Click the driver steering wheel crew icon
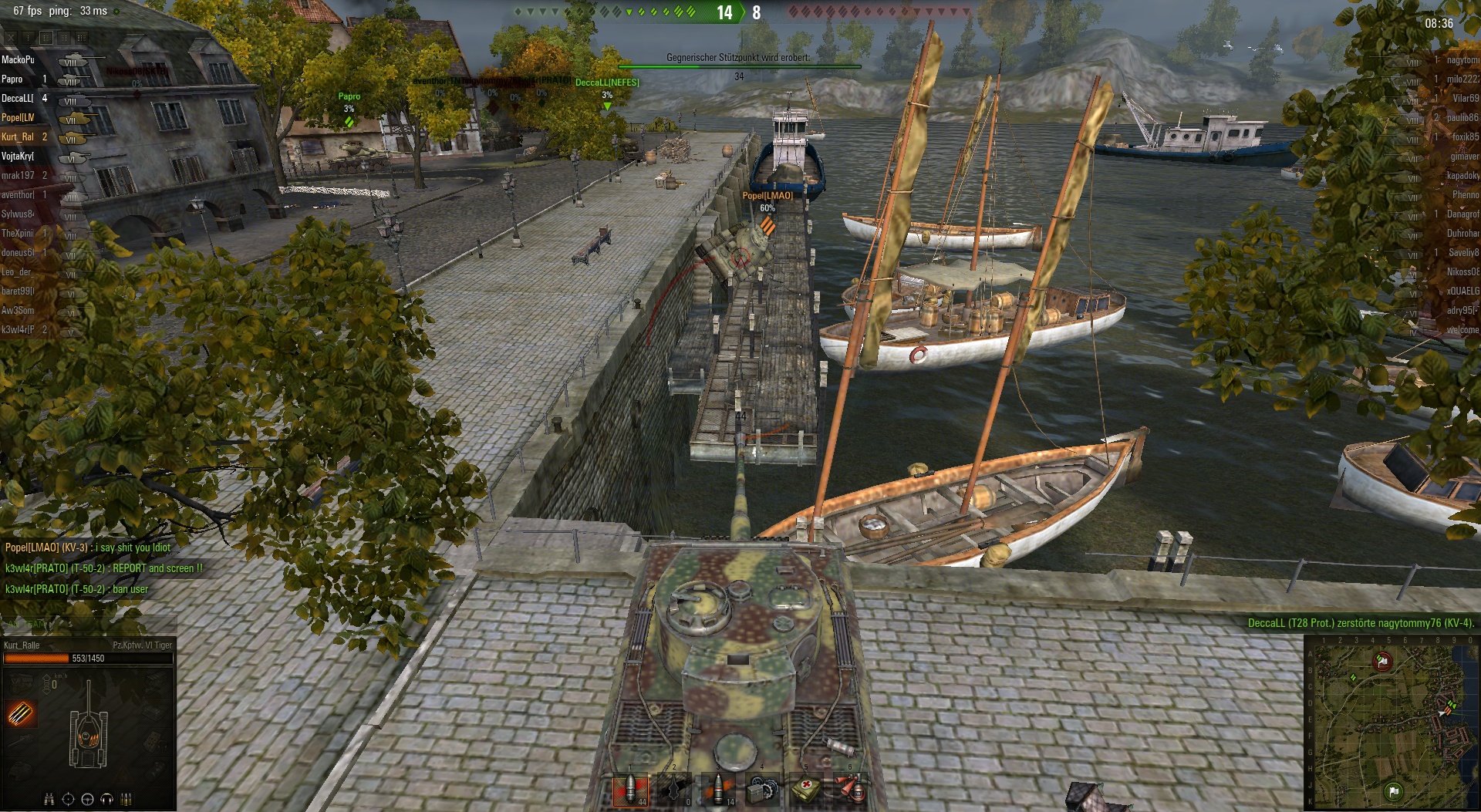The image size is (1481, 812). (x=88, y=799)
